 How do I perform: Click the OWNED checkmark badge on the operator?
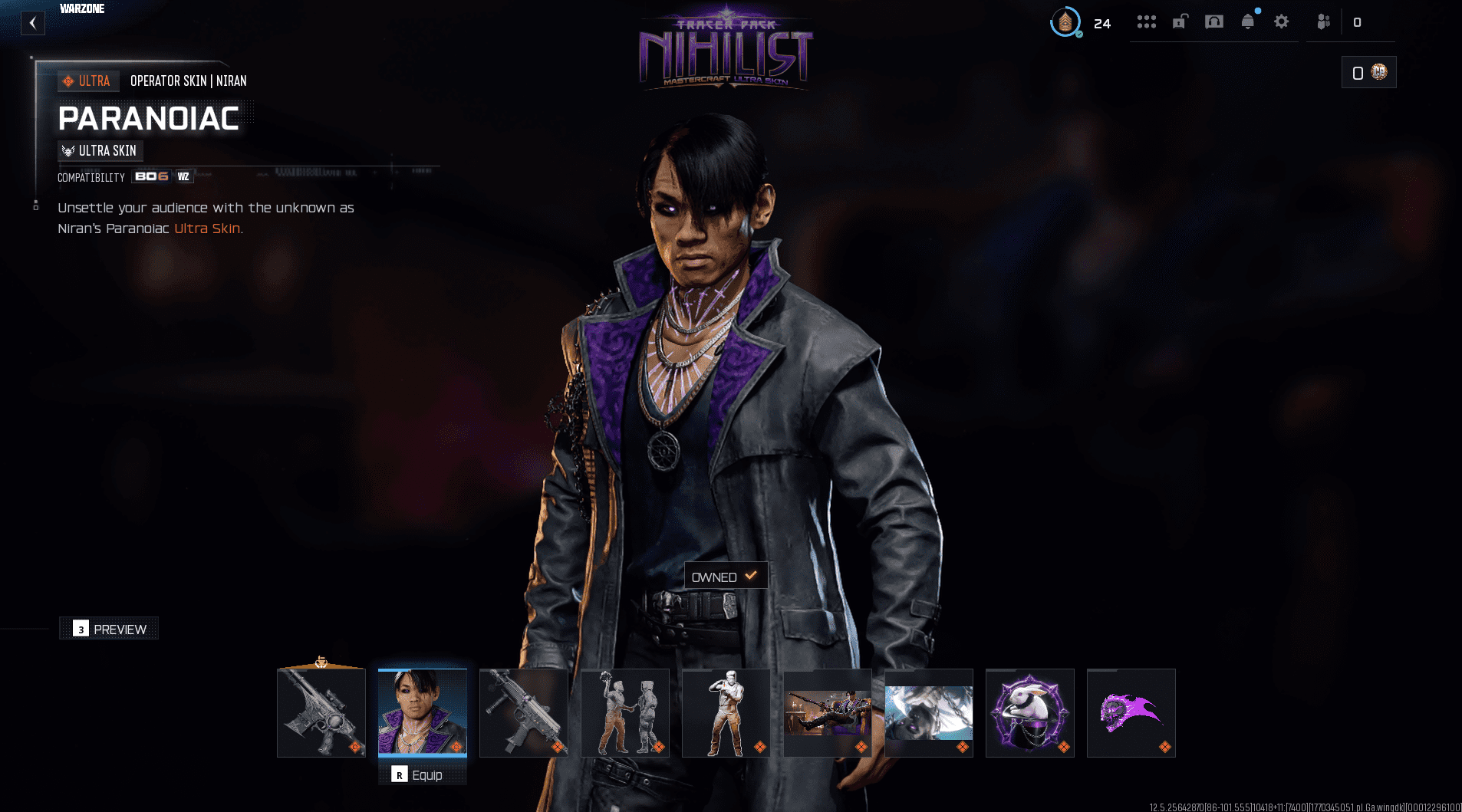(725, 575)
